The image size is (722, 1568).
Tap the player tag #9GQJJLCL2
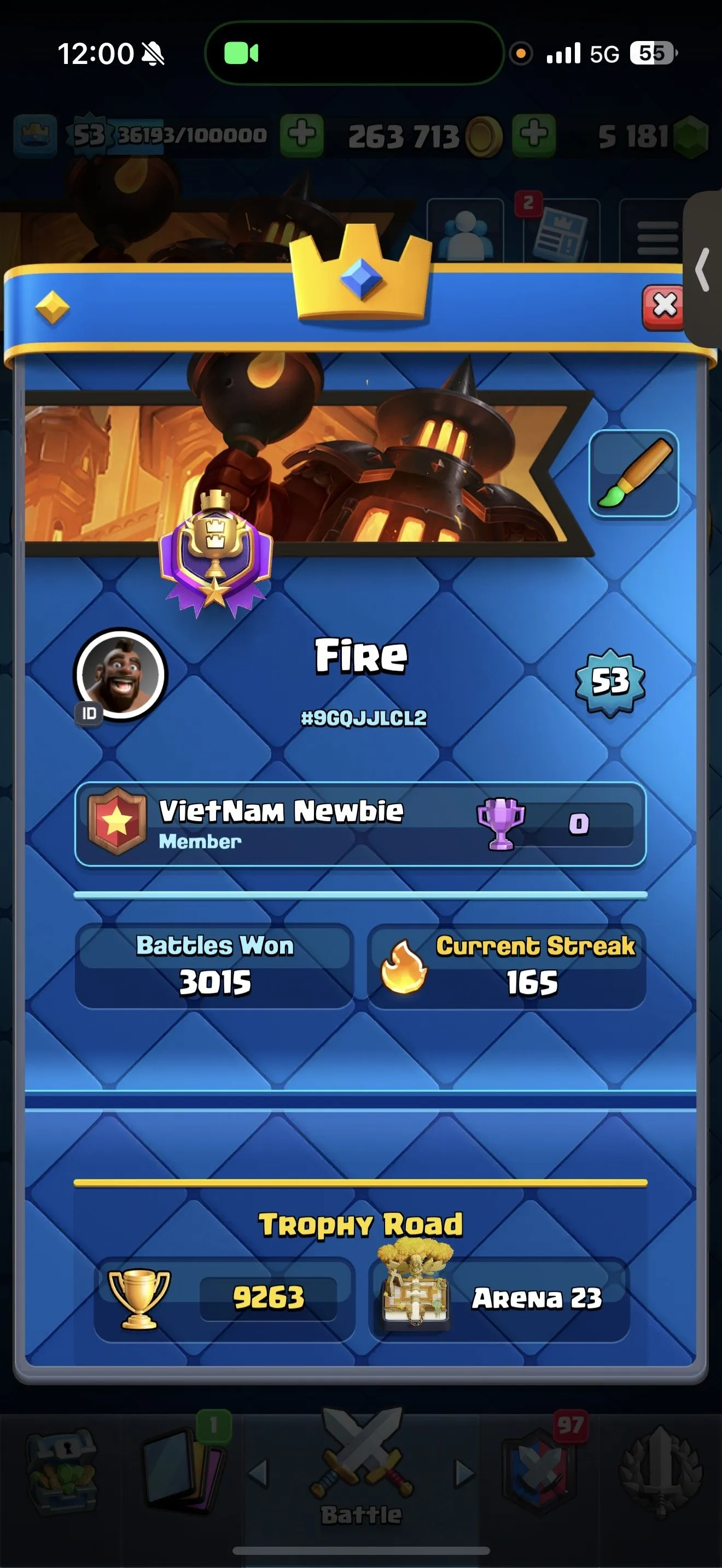364,718
